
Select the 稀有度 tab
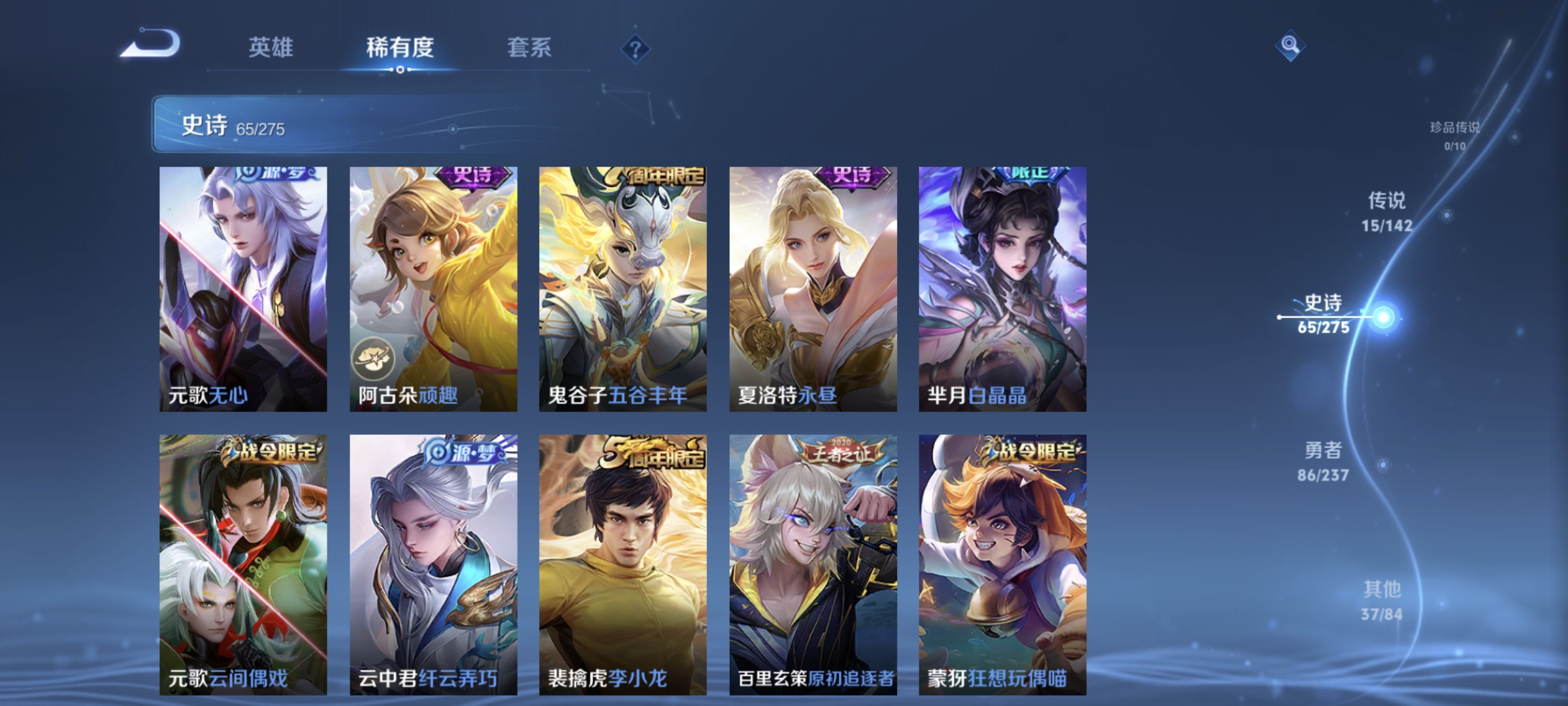pos(401,47)
